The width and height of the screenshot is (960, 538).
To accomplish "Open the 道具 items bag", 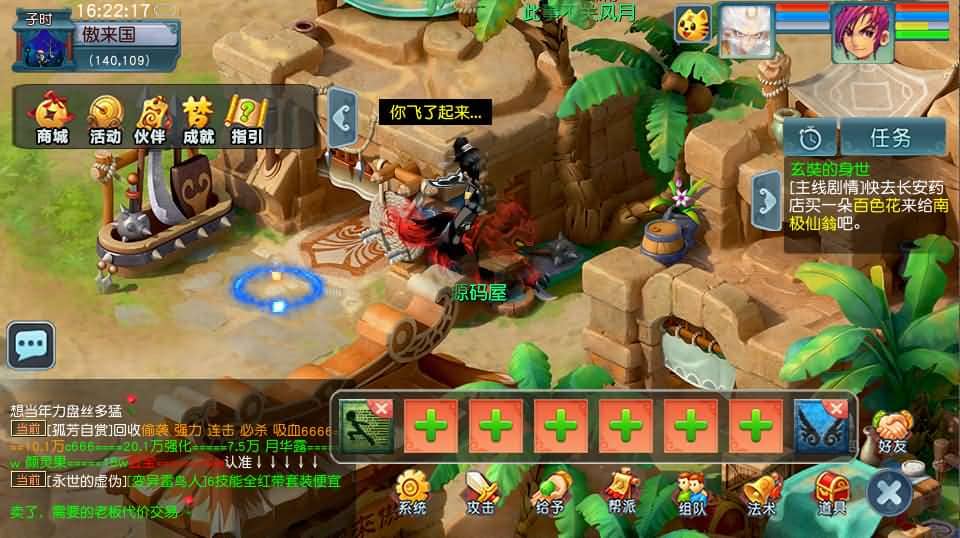I will click(x=831, y=492).
